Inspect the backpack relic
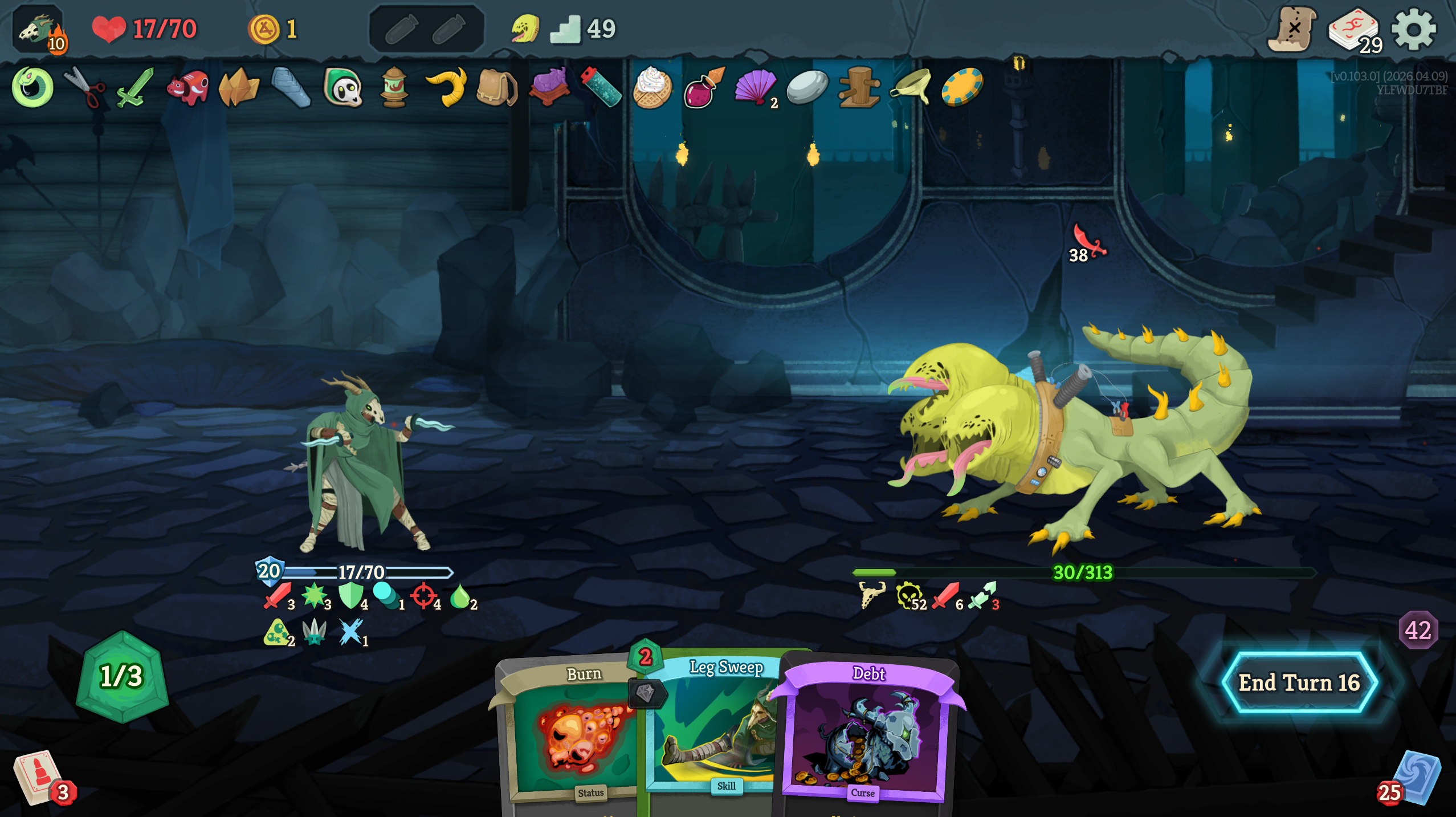This screenshot has height=817, width=1456. point(496,87)
